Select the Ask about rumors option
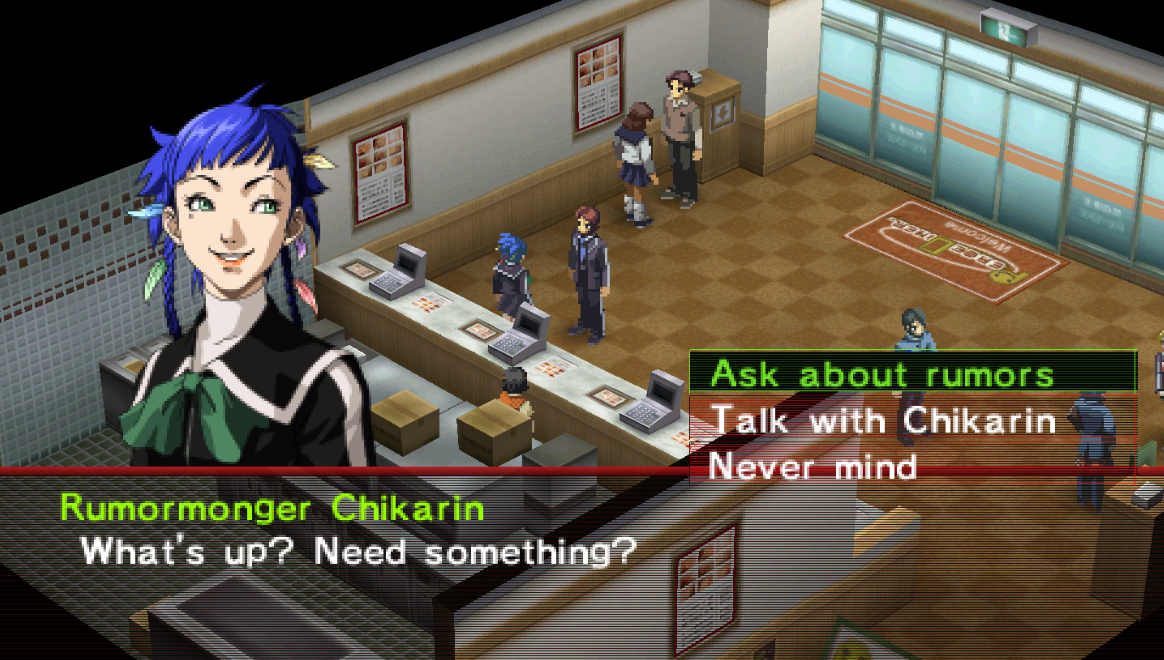This screenshot has width=1164, height=660. click(882, 374)
